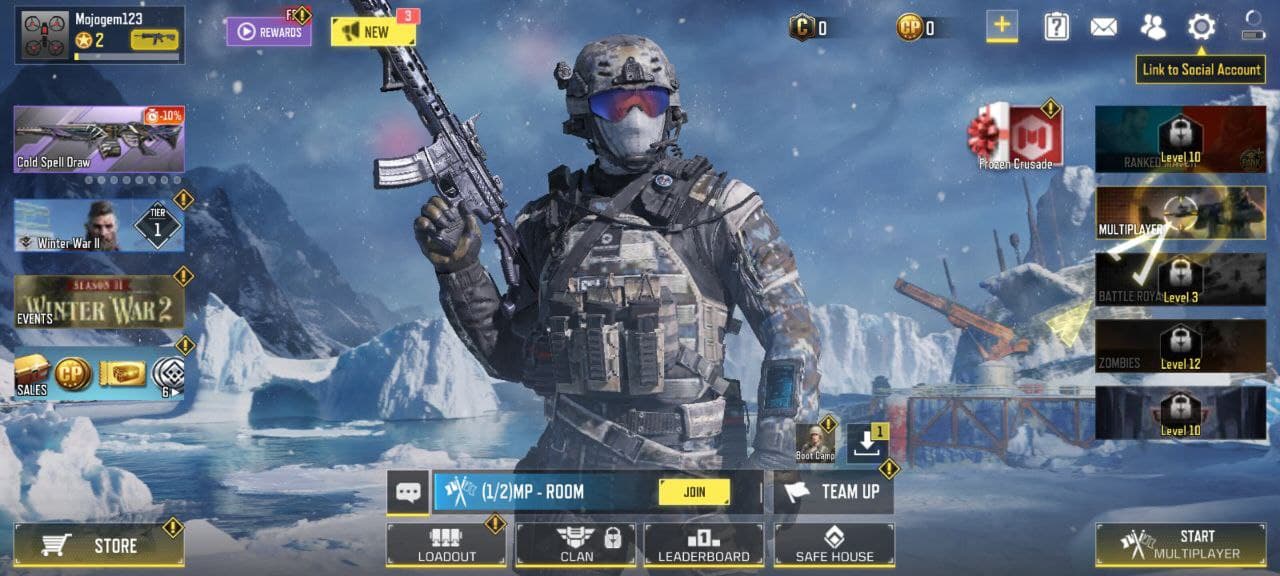1280x576 pixels.
Task: Add currency with the plus button
Action: coord(1002,26)
